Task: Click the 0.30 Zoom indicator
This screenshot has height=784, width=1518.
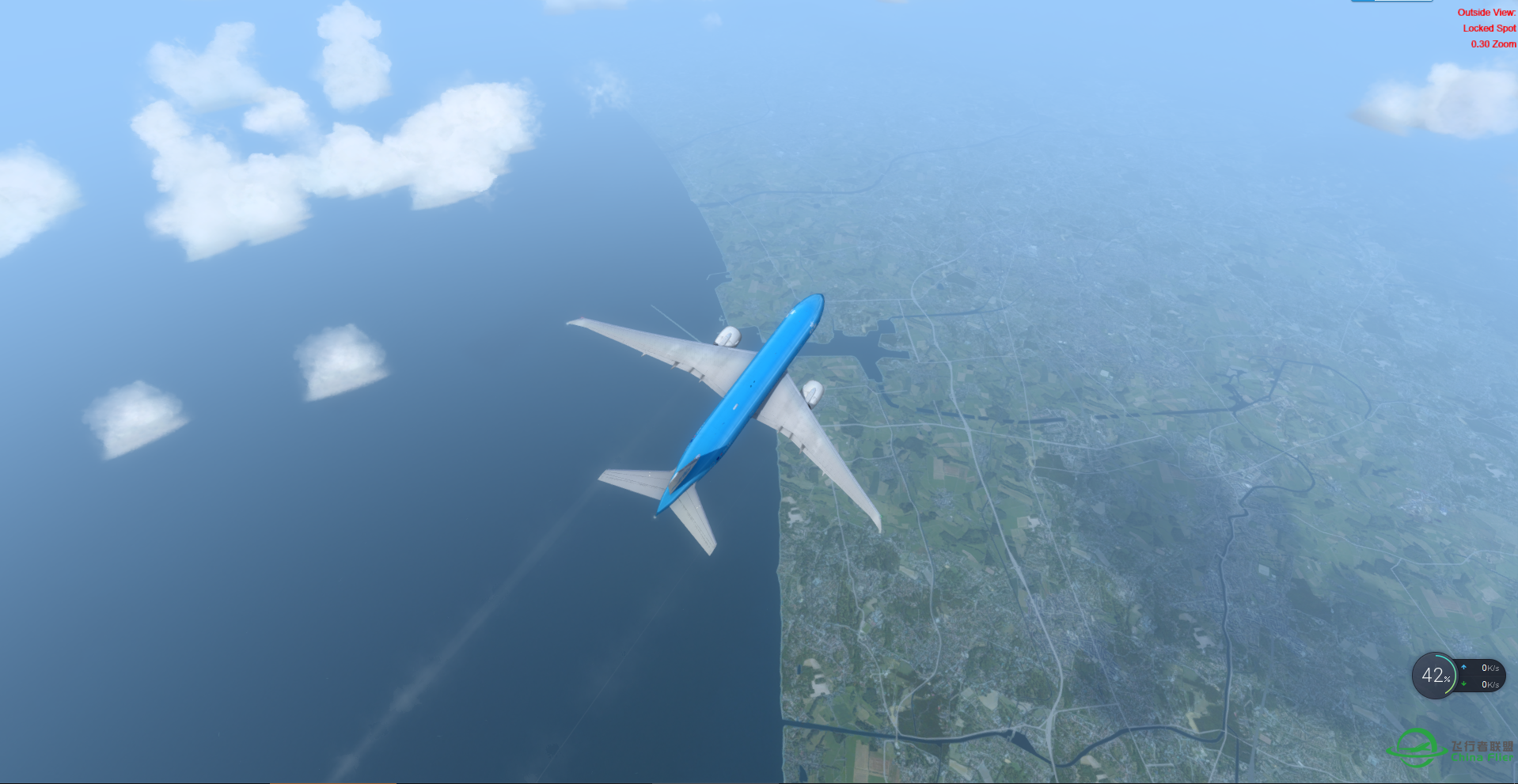Action: click(1493, 44)
